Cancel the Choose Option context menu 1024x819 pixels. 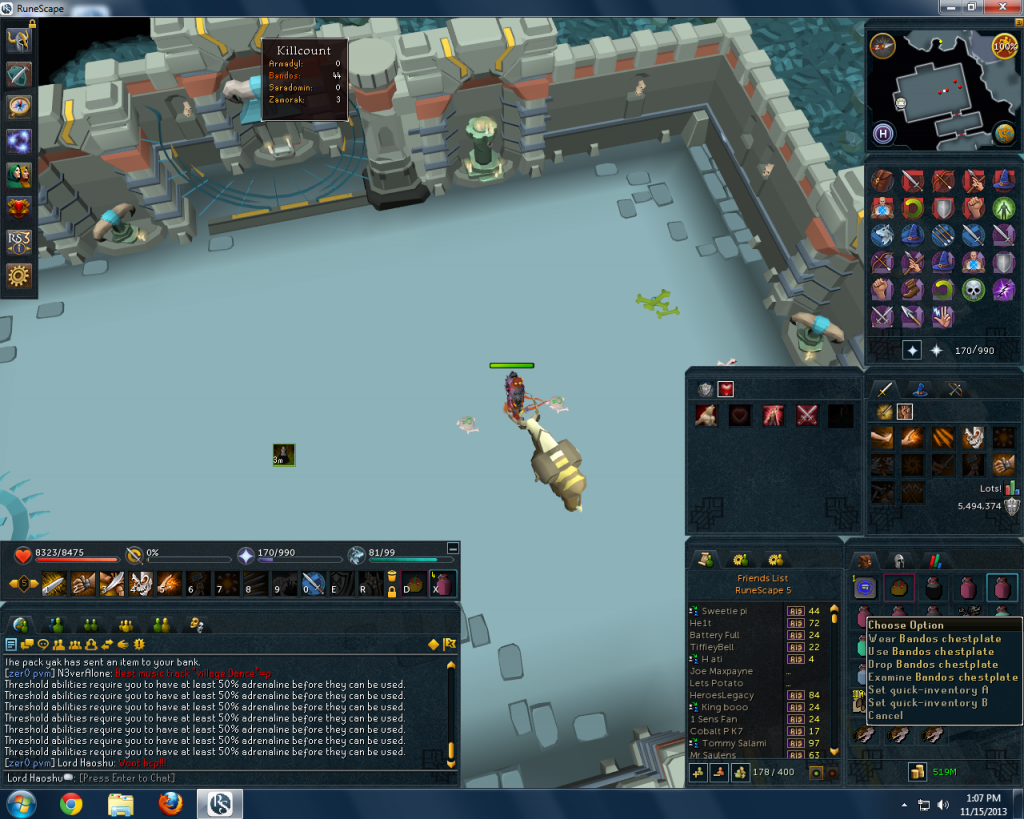(x=886, y=716)
